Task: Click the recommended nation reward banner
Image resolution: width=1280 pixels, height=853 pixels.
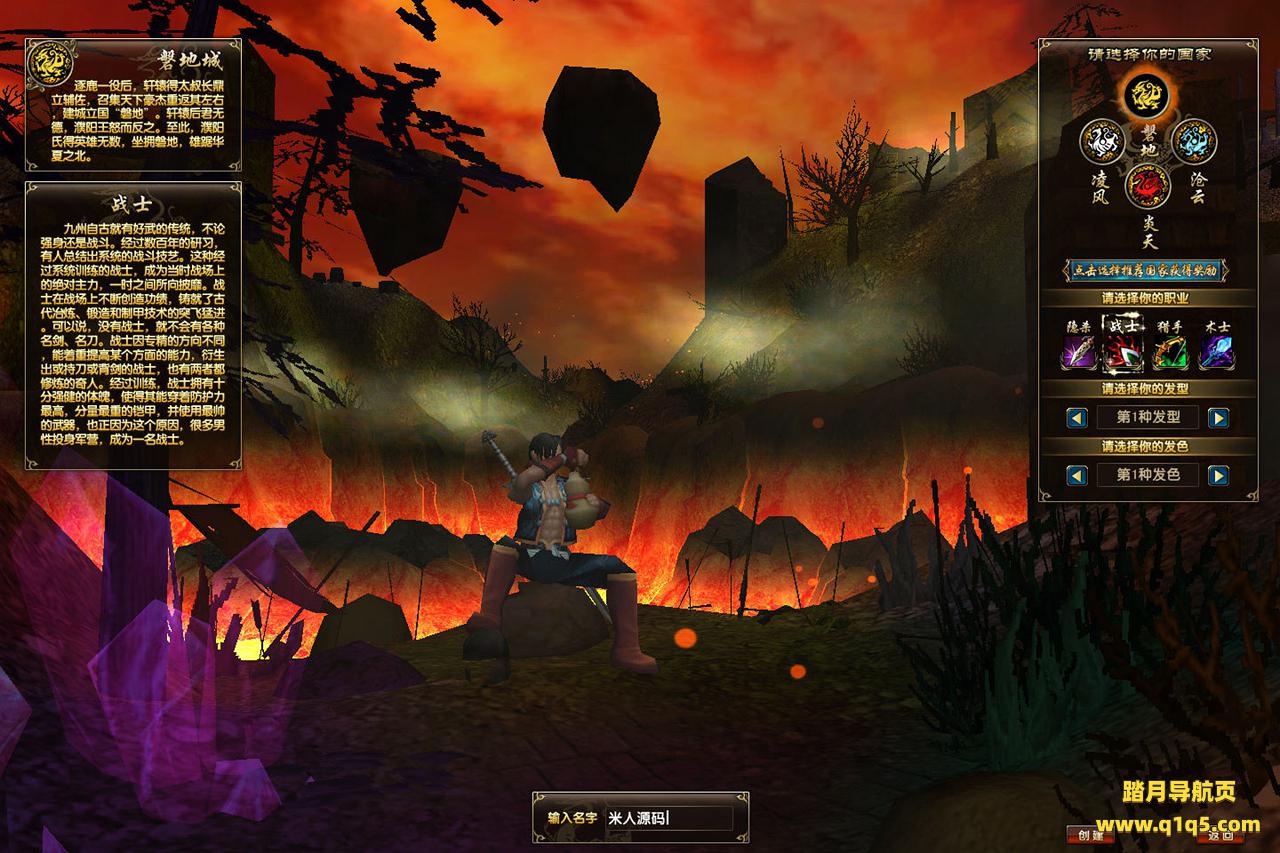Action: point(1146,270)
